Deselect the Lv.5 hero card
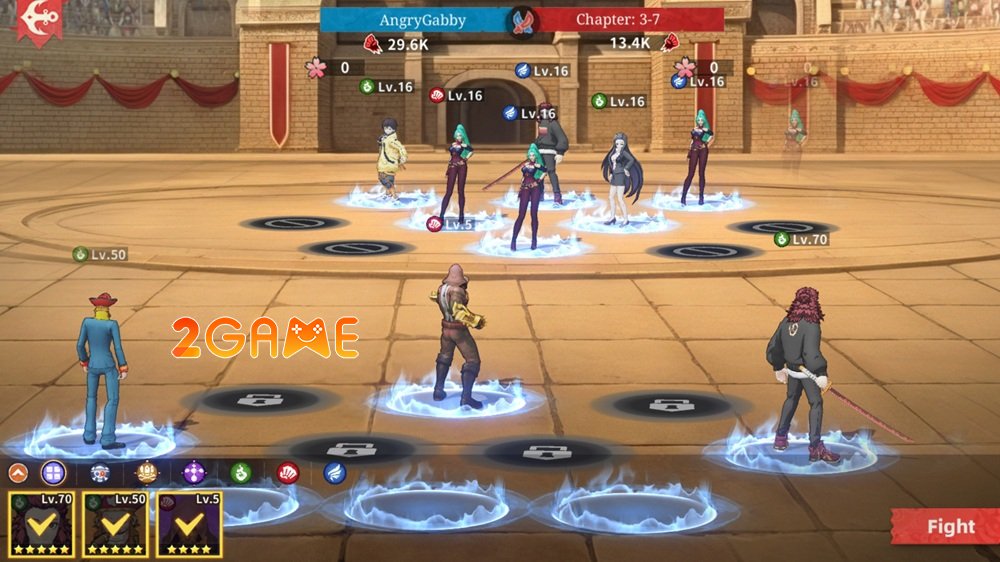Screen dimensions: 1000x562 coord(190,524)
